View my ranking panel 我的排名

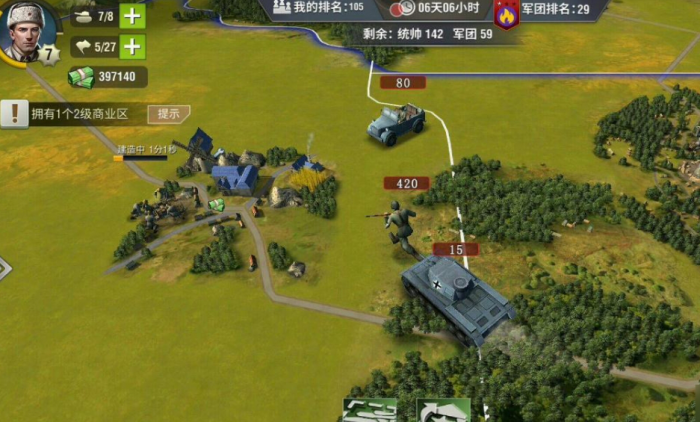click(319, 9)
